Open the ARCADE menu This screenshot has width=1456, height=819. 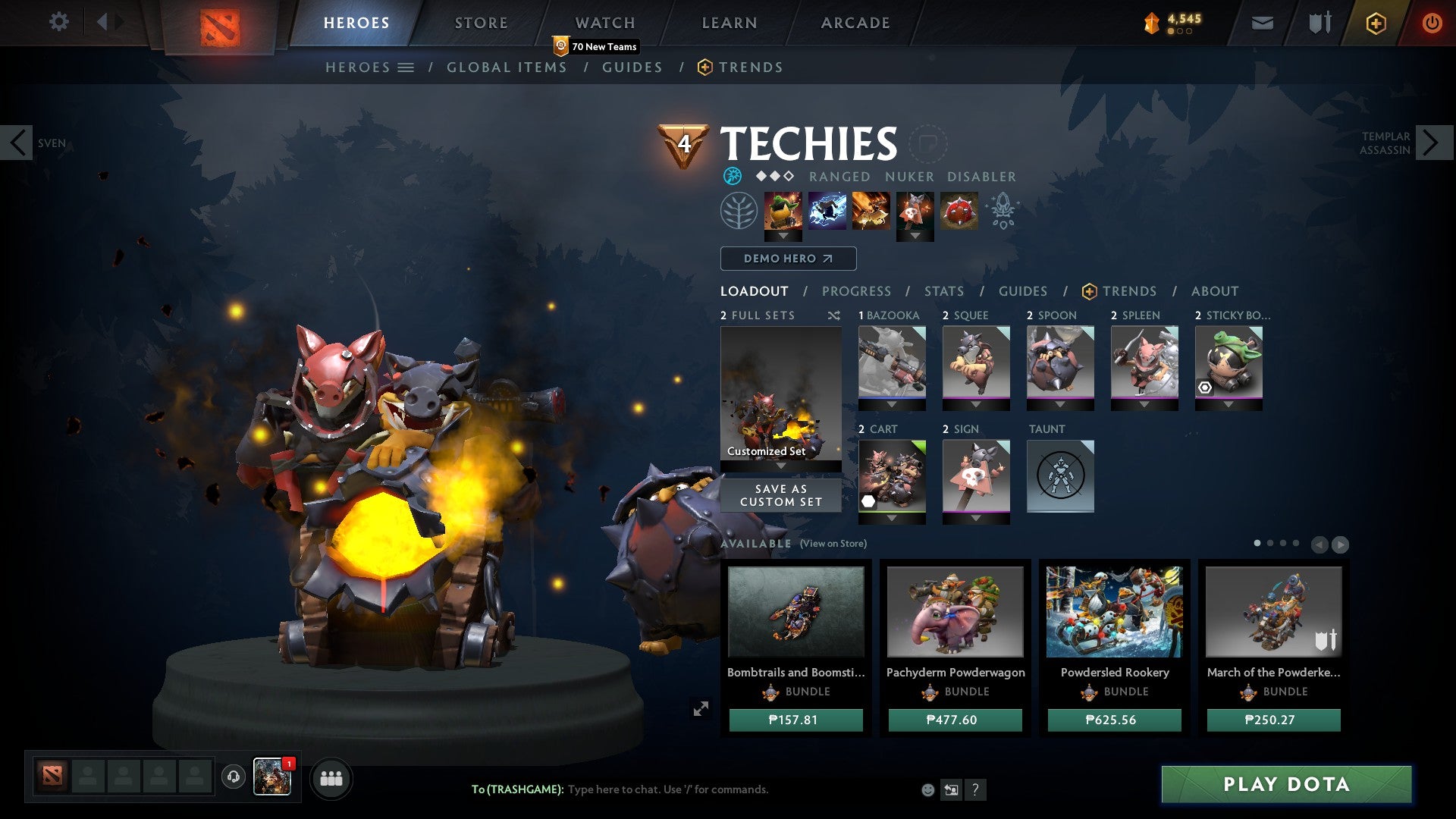tap(855, 22)
